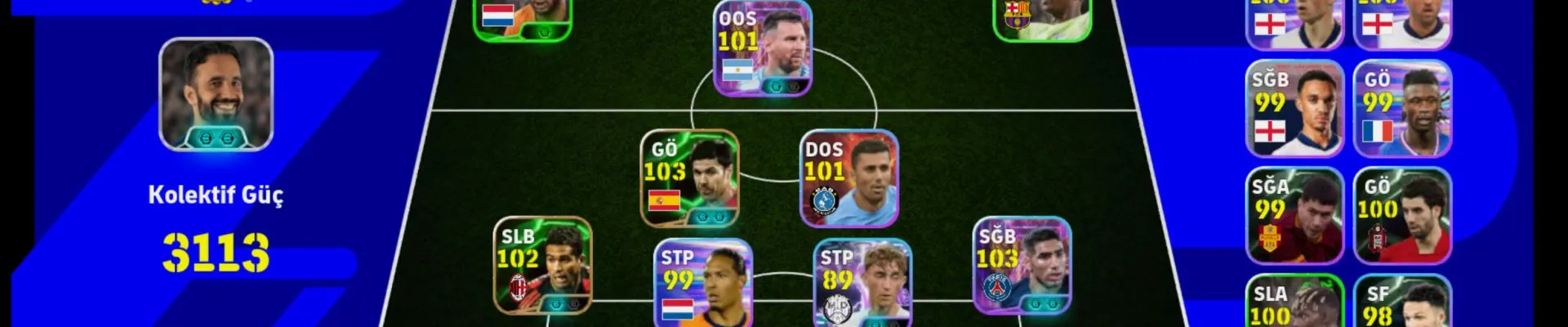
Task: Open the manager portrait card
Action: 216,94
